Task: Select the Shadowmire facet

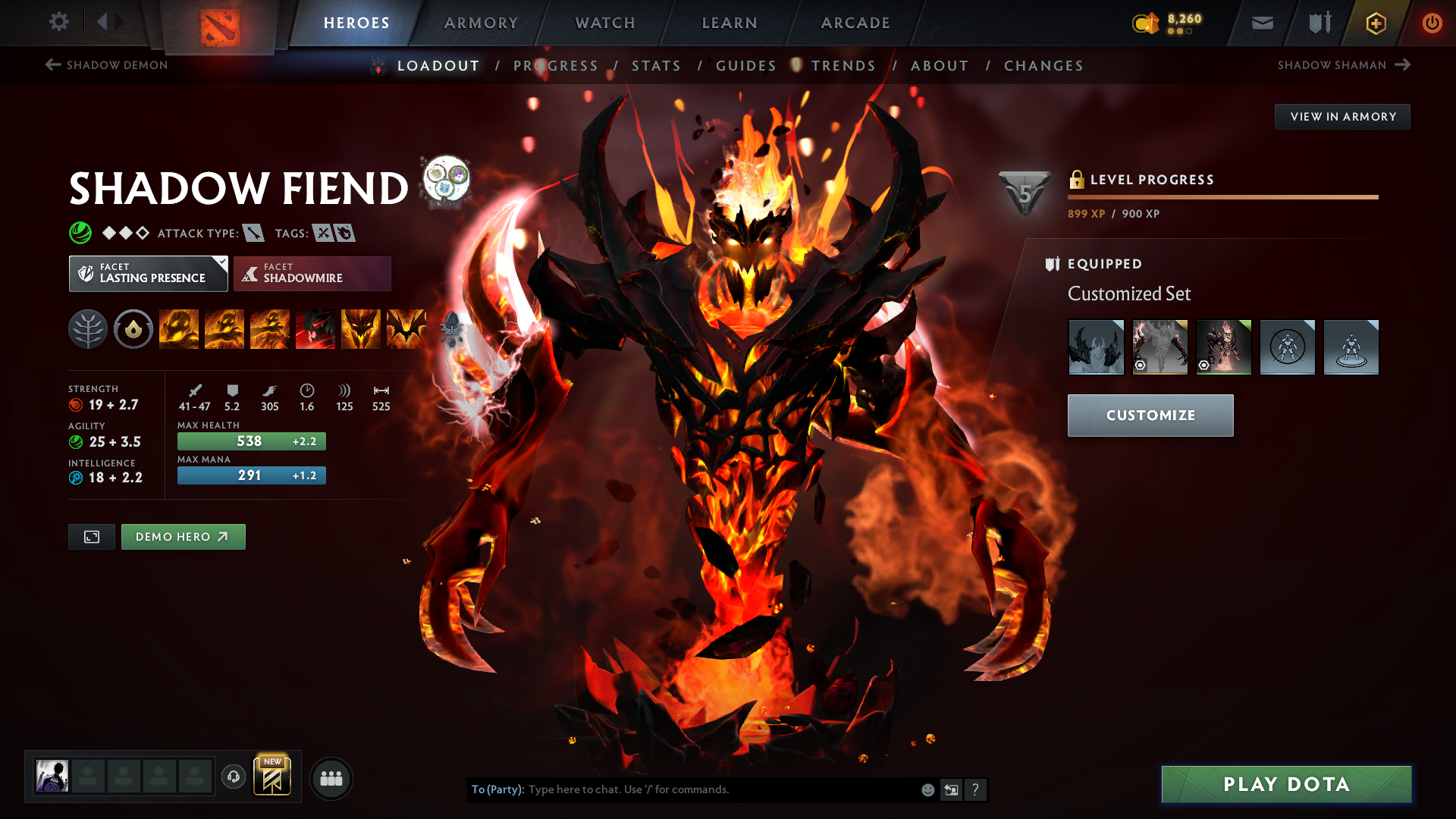Action: [x=312, y=273]
